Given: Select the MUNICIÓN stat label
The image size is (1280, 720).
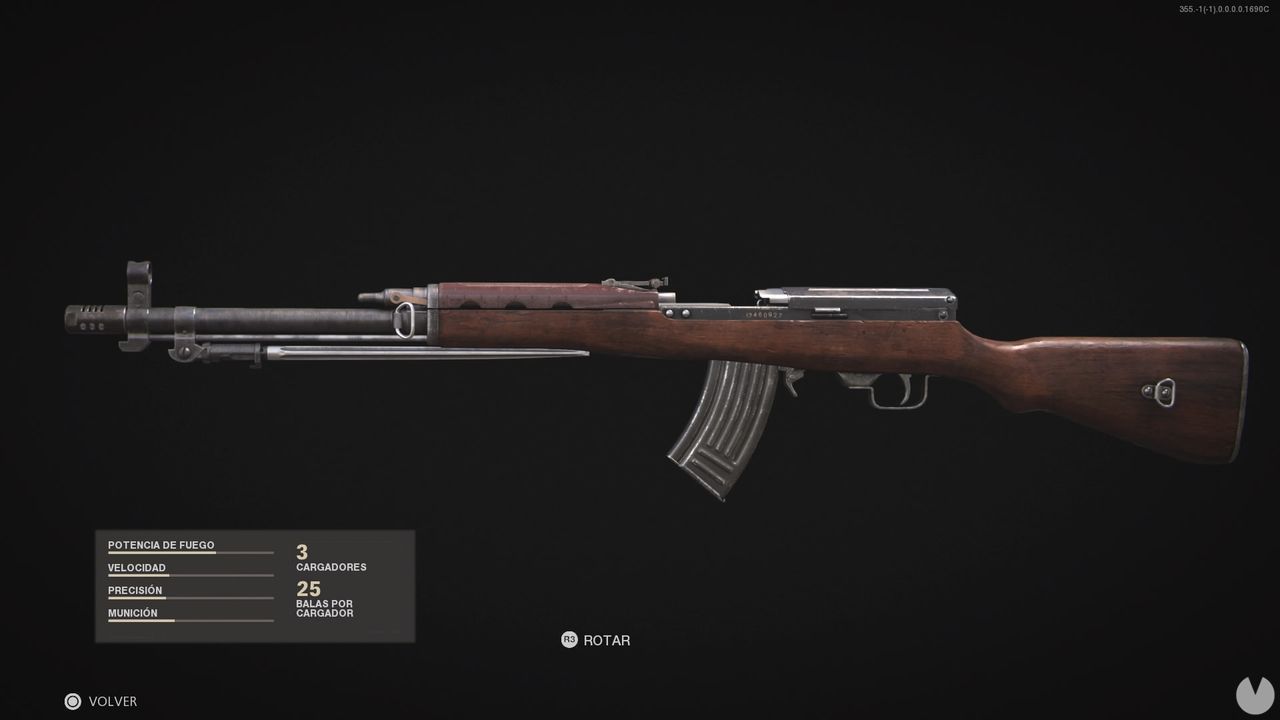Looking at the screenshot, I should pyautogui.click(x=133, y=612).
